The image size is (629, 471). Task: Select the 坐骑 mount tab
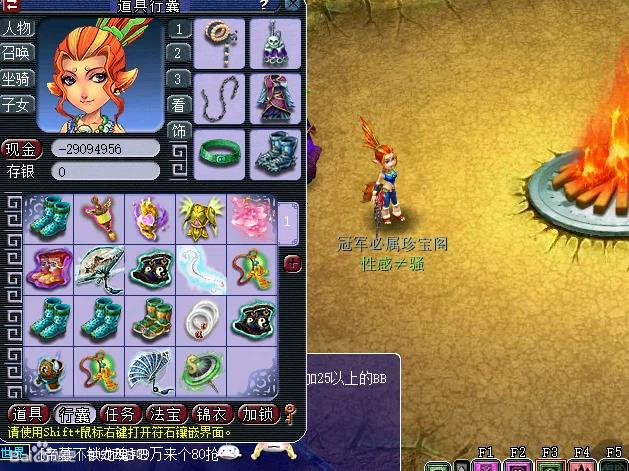[x=16, y=78]
